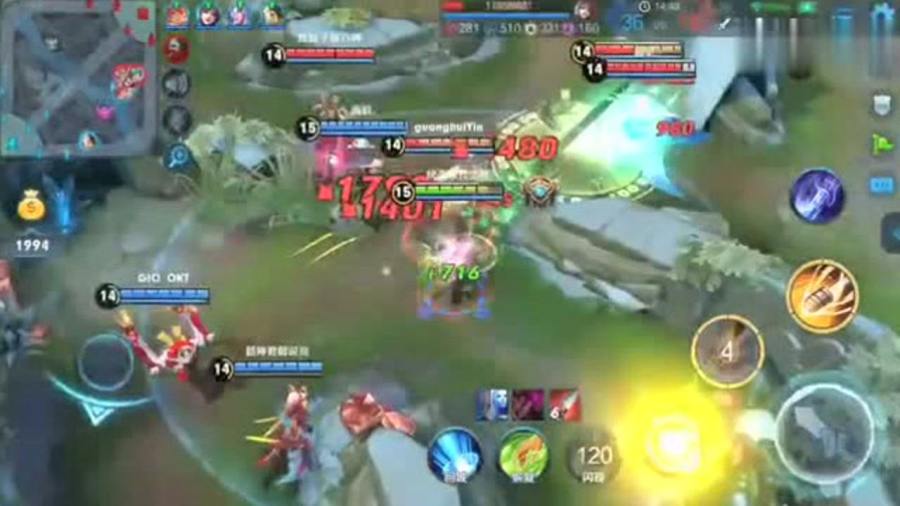The height and width of the screenshot is (506, 900).
Task: Use the purple lightning equipment active
Action: [x=817, y=195]
